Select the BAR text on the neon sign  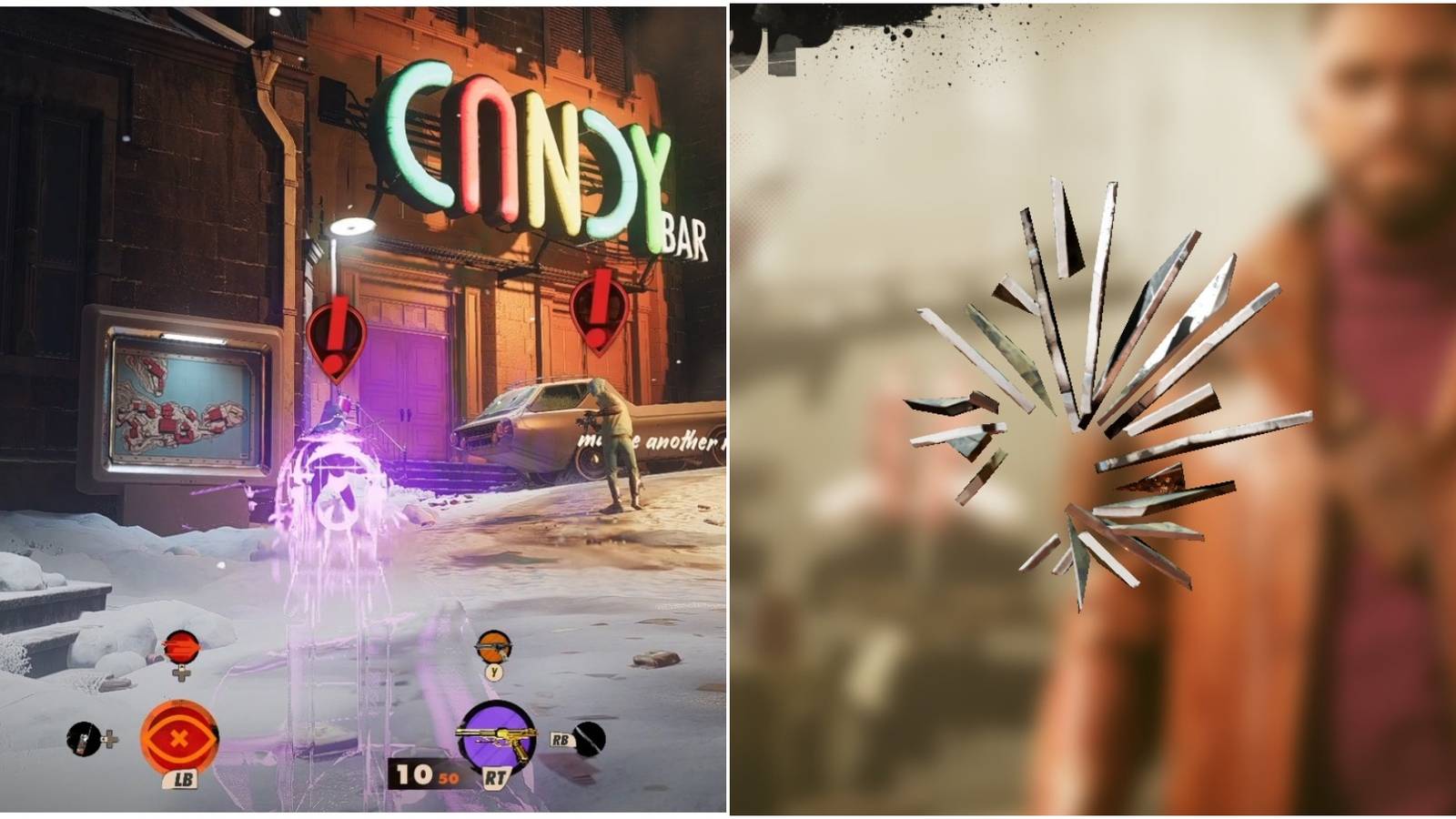(686, 235)
